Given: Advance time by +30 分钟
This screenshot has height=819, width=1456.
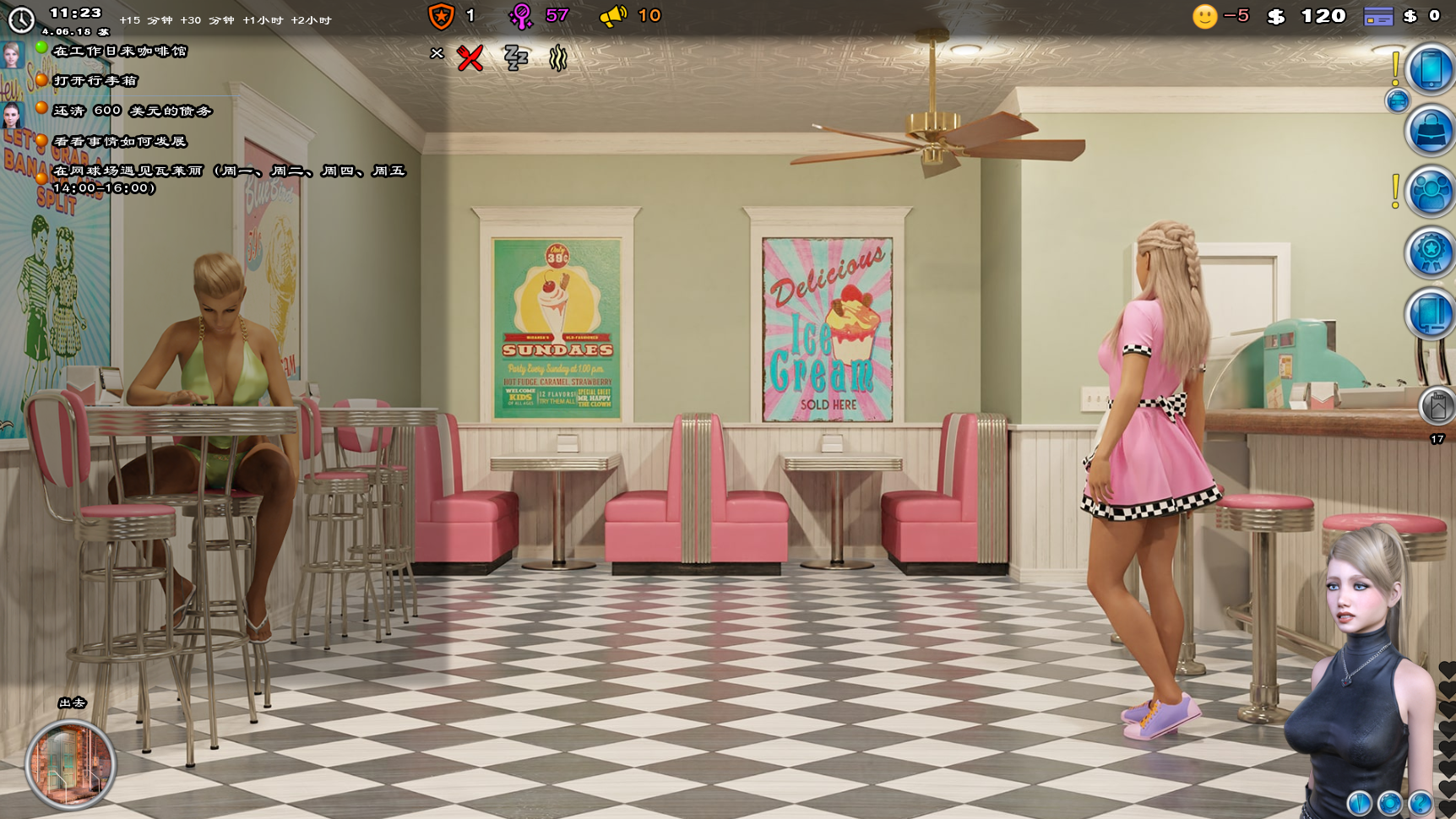Looking at the screenshot, I should [207, 20].
